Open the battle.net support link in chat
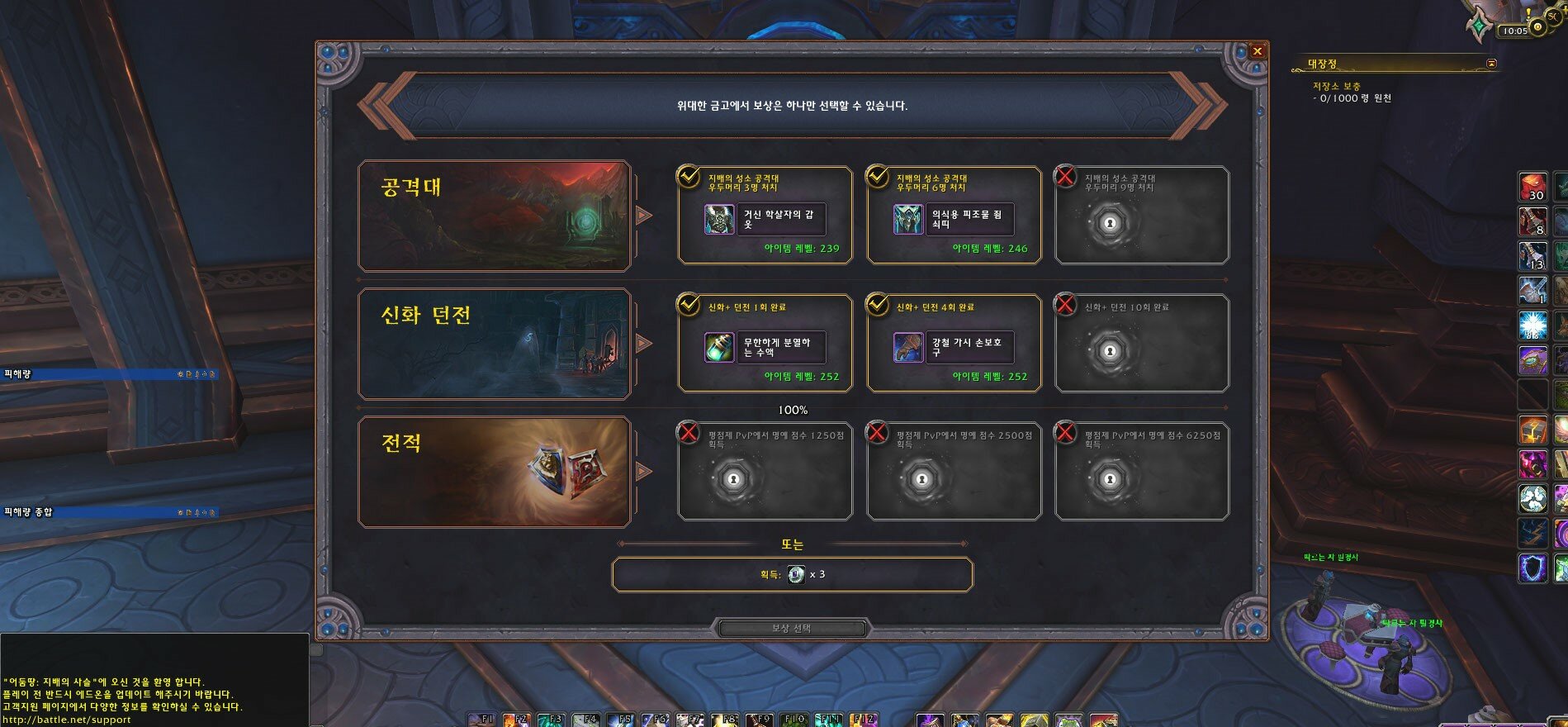The height and width of the screenshot is (727, 1568). pyautogui.click(x=68, y=720)
